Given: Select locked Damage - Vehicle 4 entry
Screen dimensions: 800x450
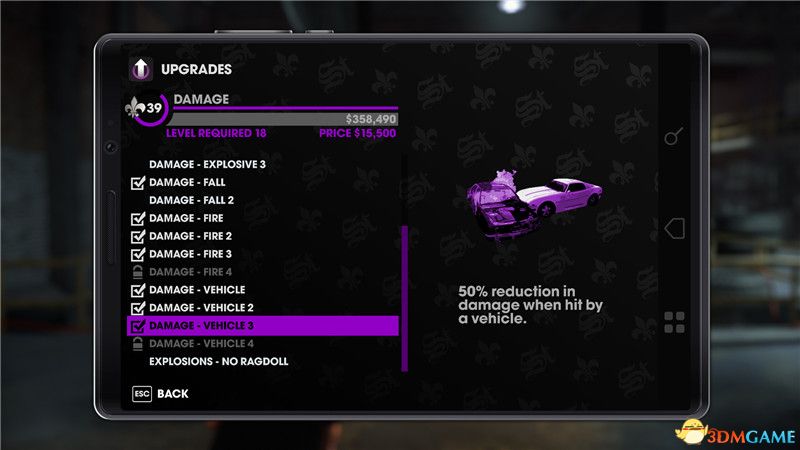Looking at the screenshot, I should tap(201, 344).
